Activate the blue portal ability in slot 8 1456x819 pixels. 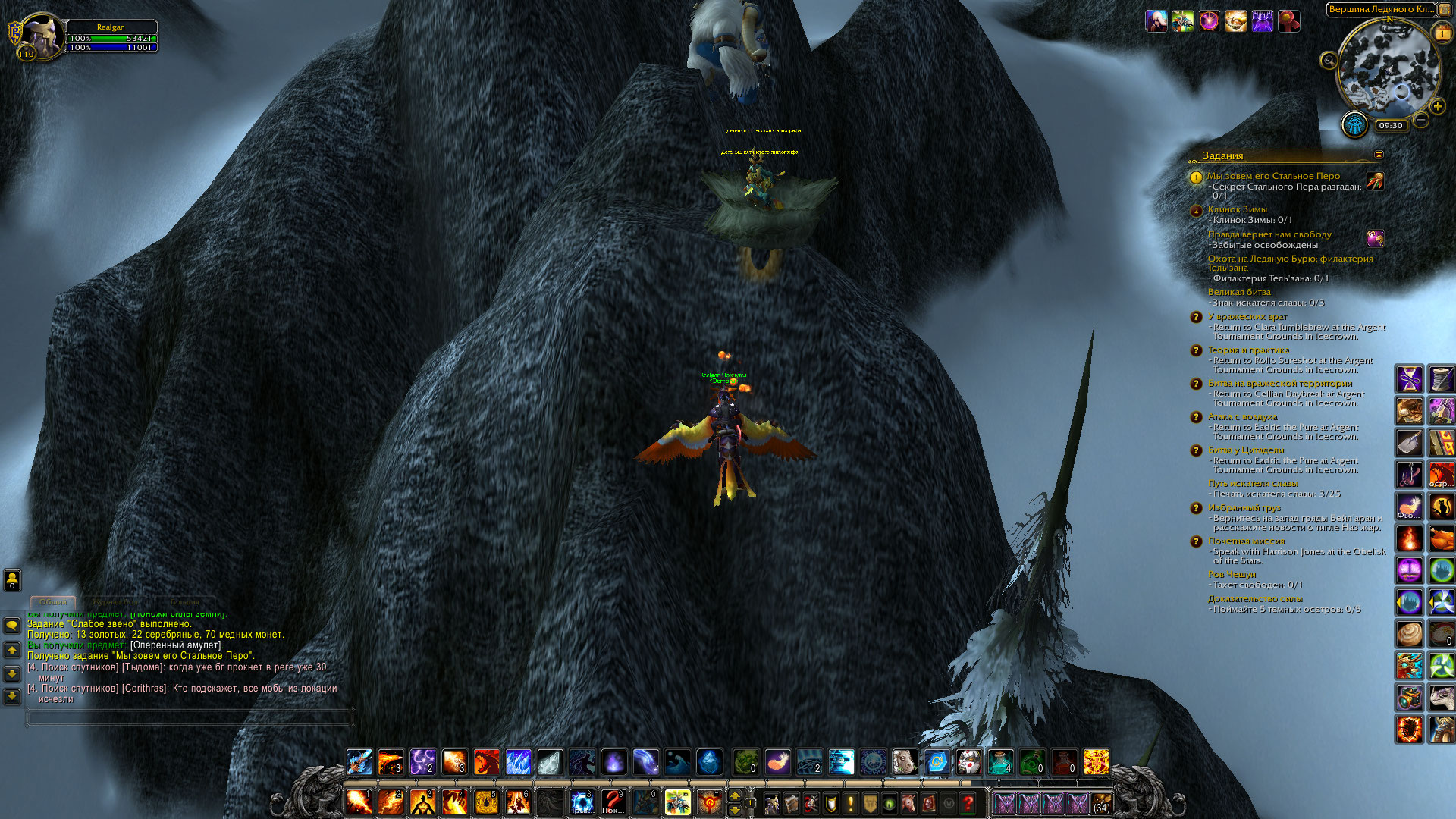click(582, 802)
